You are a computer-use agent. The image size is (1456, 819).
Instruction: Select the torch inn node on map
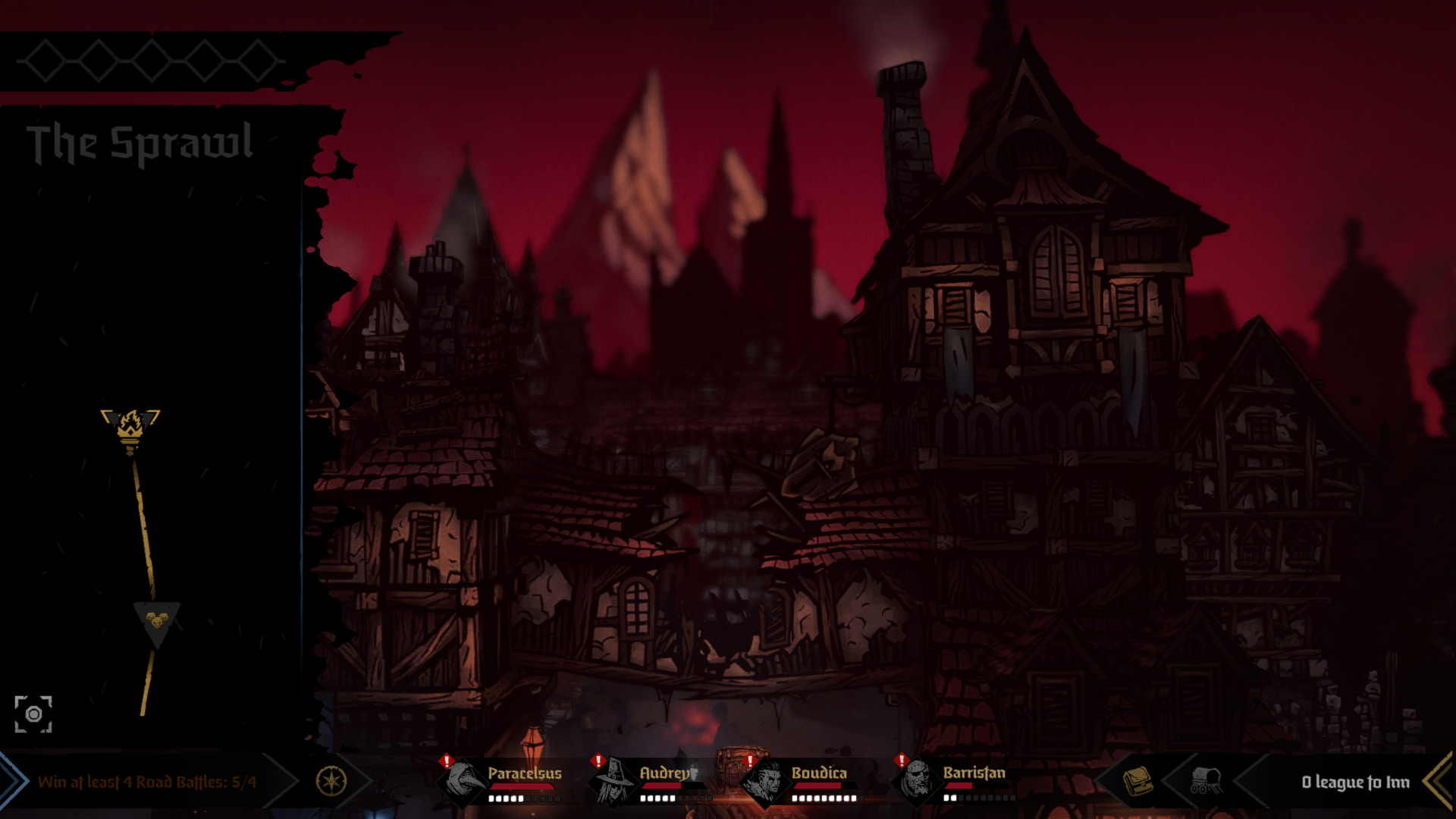coord(130,427)
